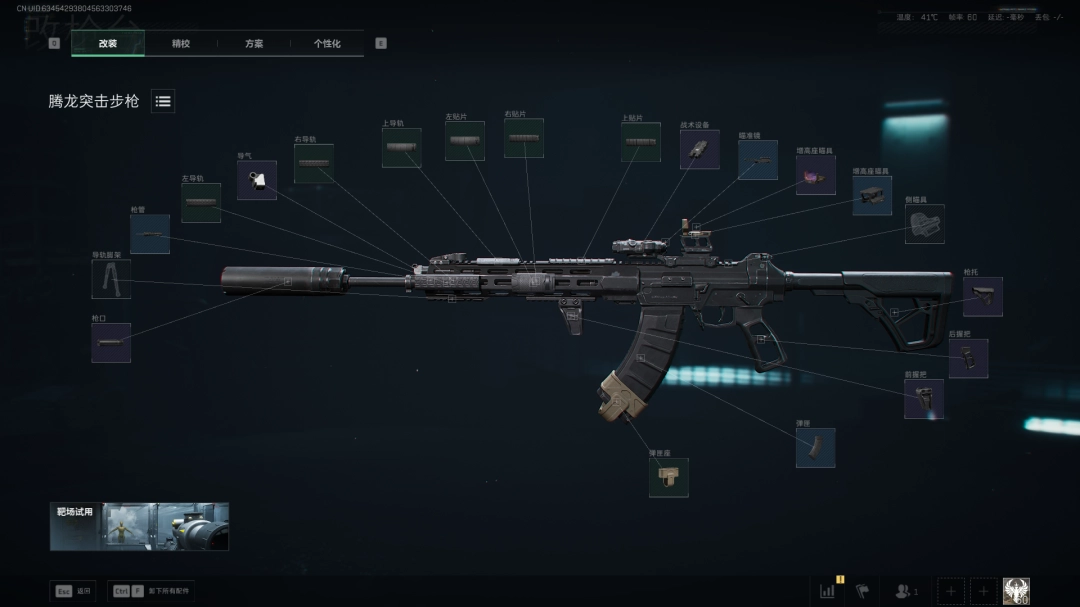
Task: Select the 弹匣座 magazine well slot
Action: coord(668,477)
